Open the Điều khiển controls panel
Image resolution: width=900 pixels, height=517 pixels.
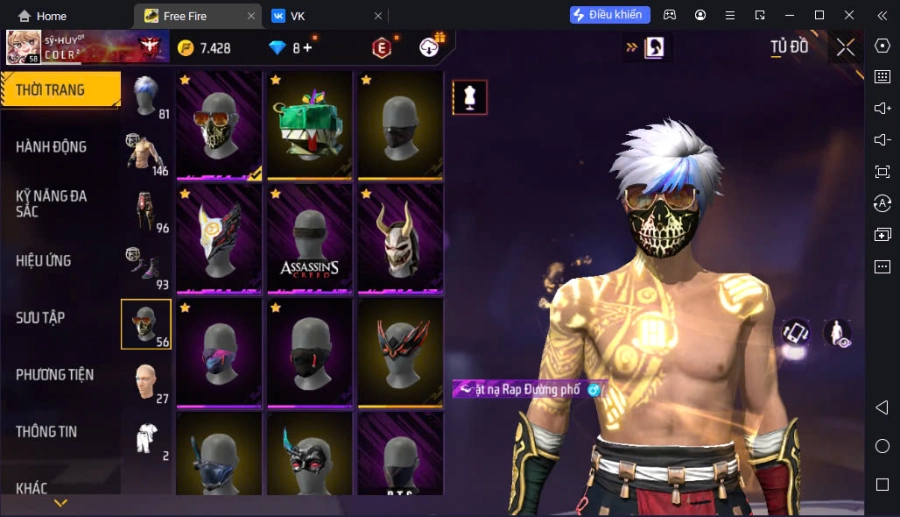coord(610,15)
